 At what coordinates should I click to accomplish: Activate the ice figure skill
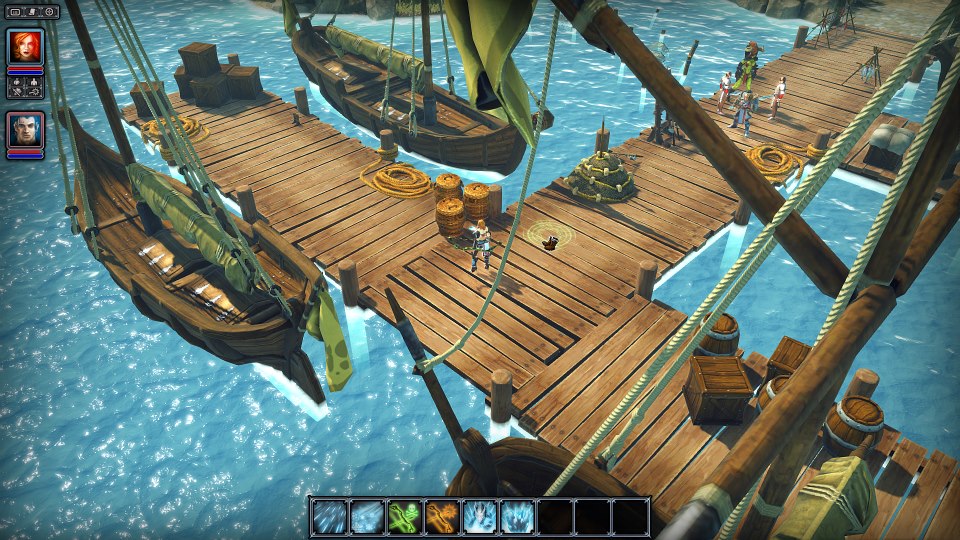[480, 516]
